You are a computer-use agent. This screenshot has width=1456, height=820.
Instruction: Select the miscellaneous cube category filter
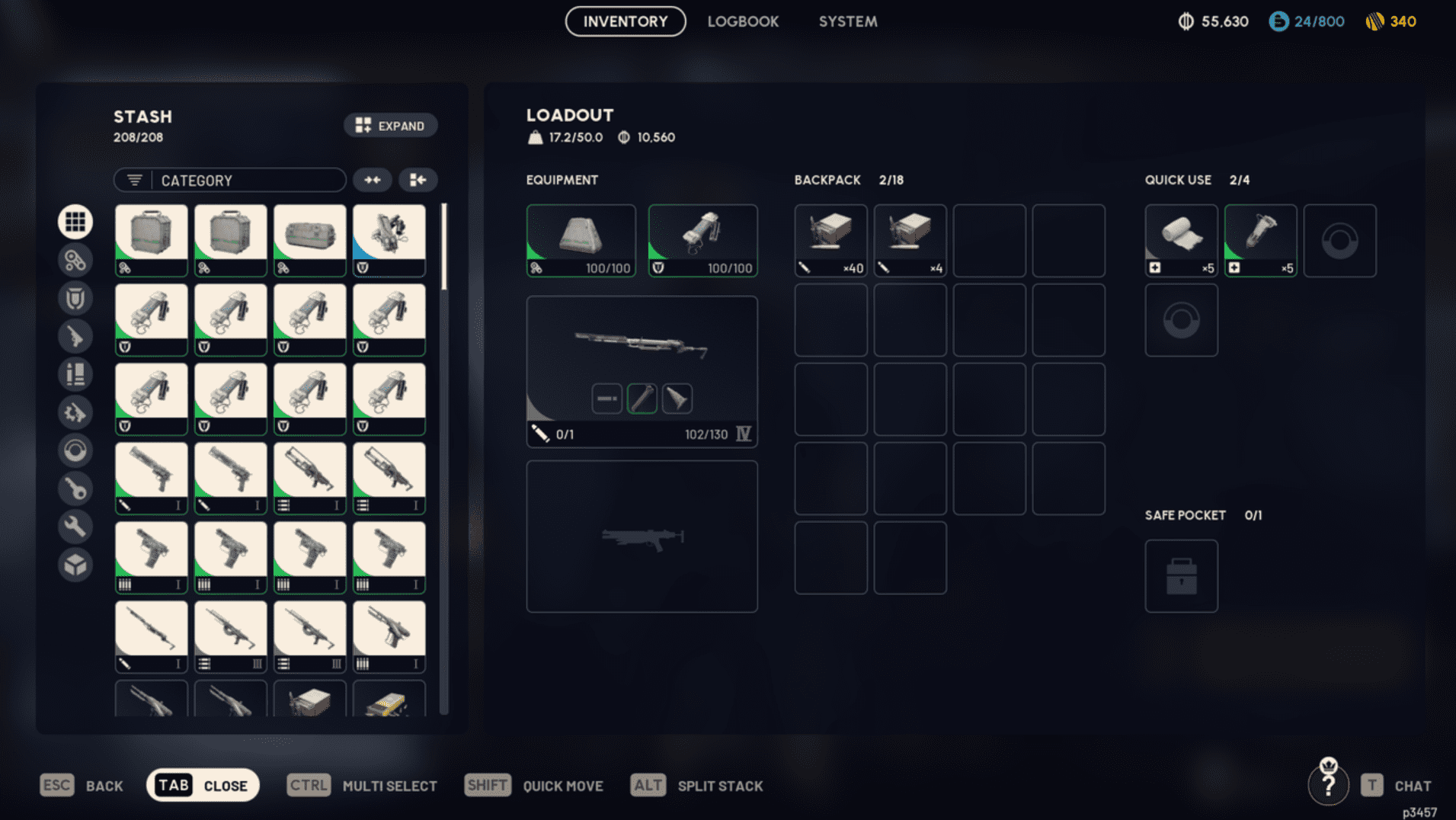coord(75,565)
